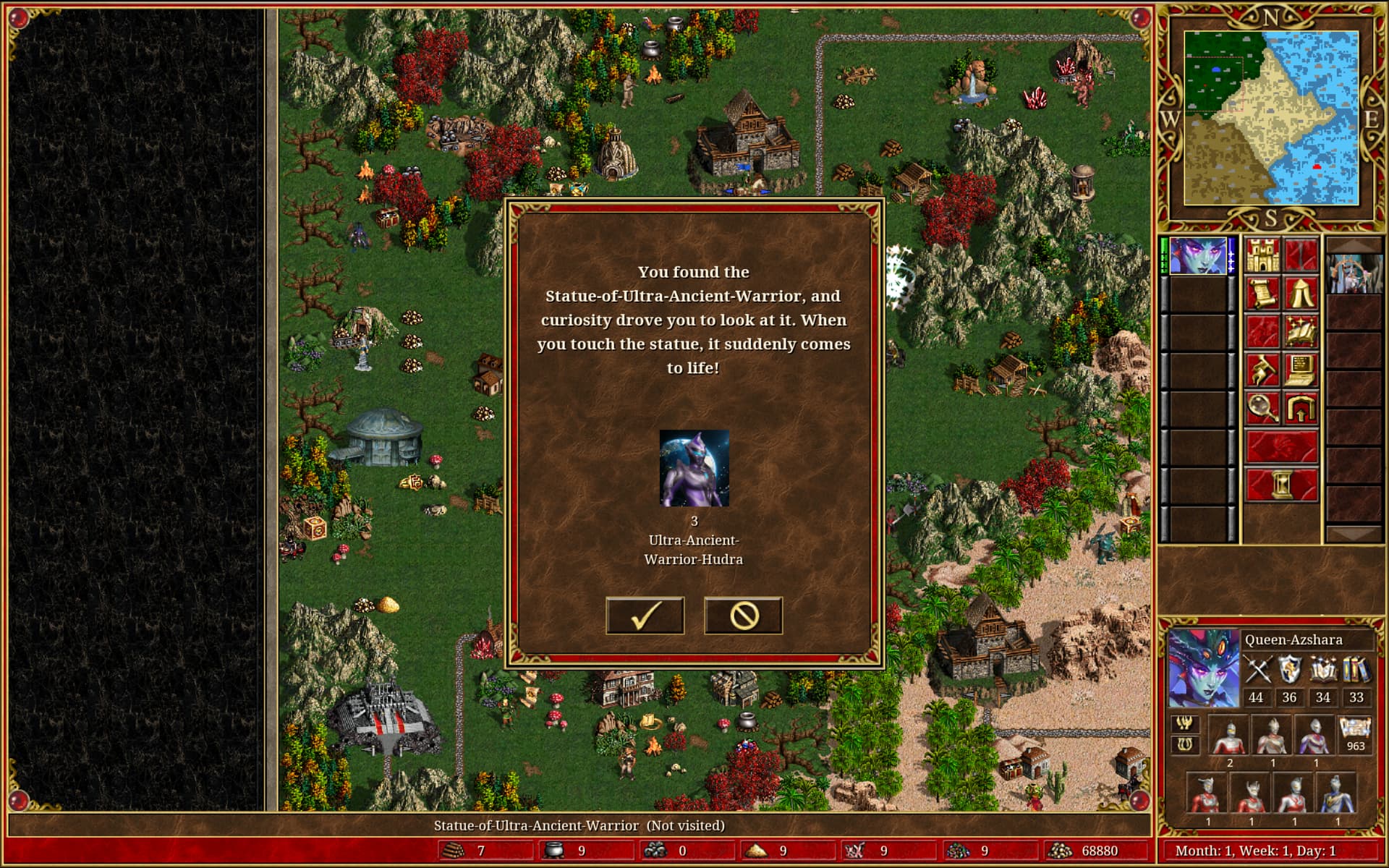Decline the offer with the cancel button
The image size is (1389, 868).
743,616
